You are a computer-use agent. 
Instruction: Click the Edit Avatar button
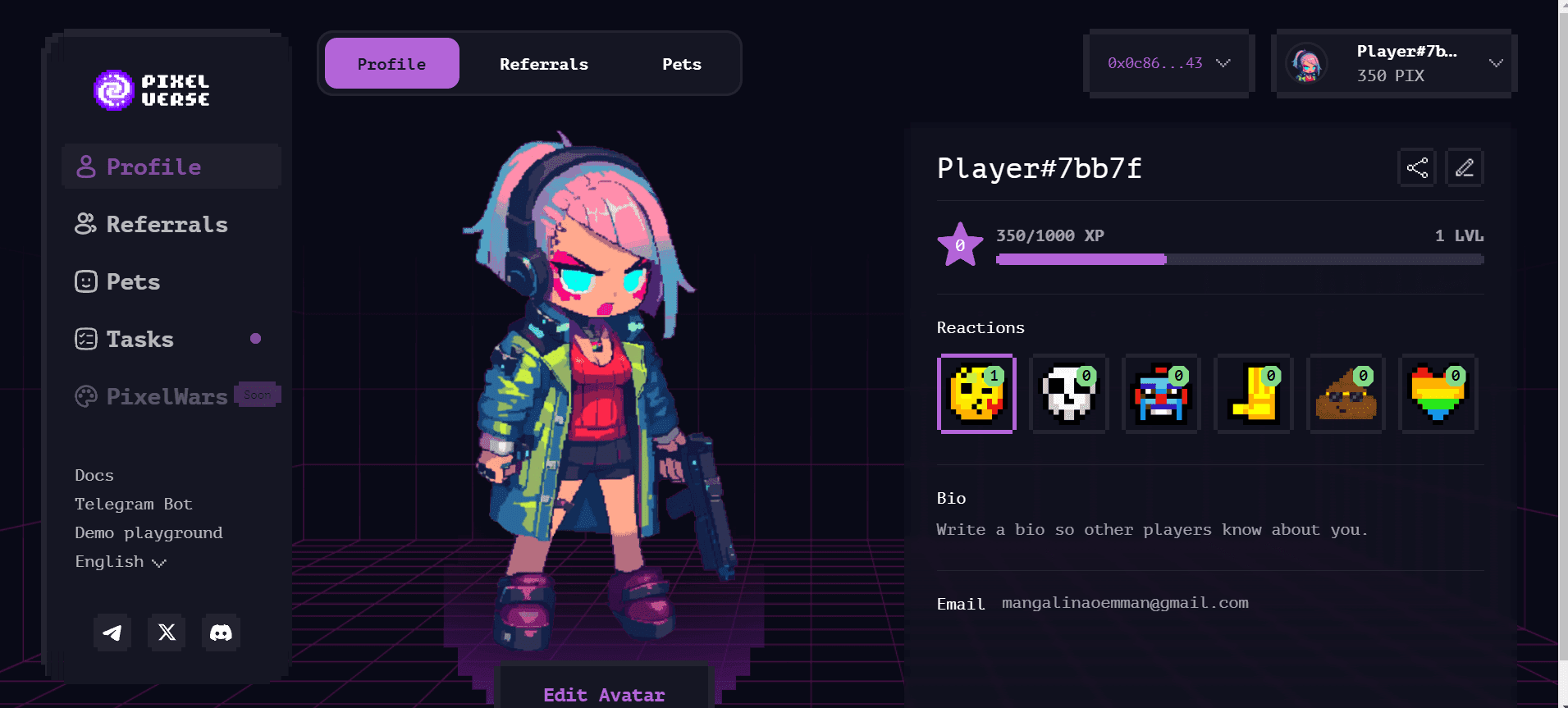click(603, 693)
